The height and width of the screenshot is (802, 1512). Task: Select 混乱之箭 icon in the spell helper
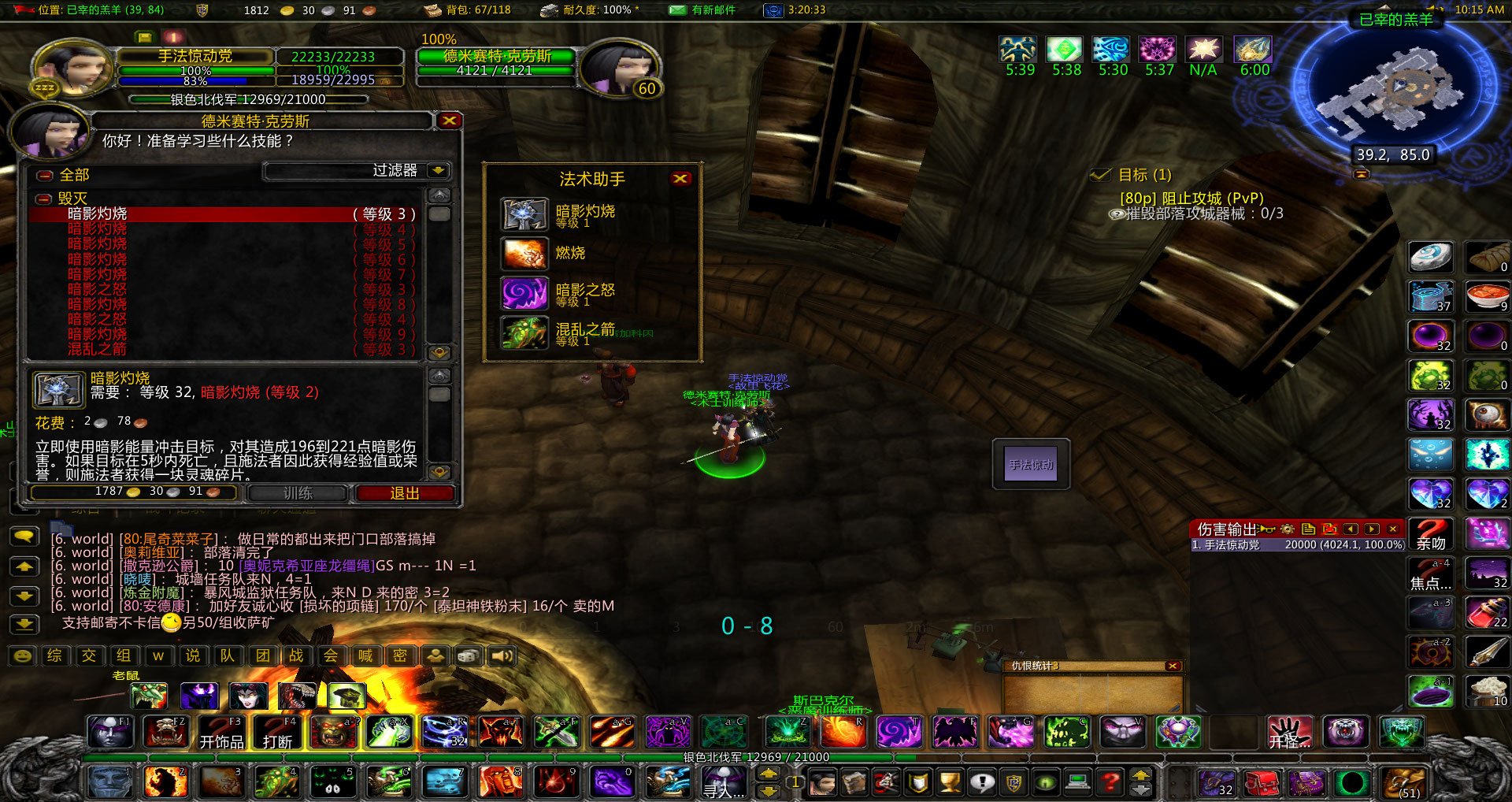(x=524, y=332)
